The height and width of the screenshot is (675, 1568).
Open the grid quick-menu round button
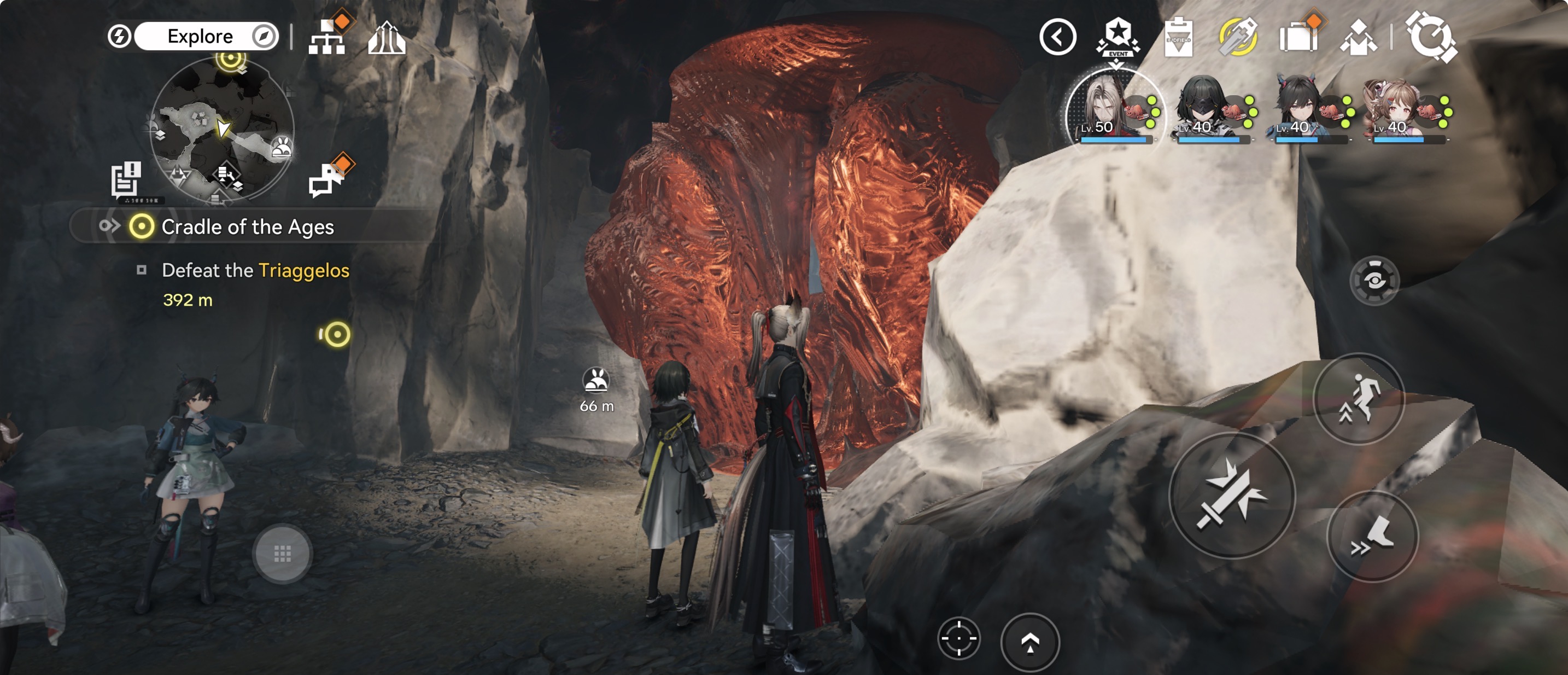283,554
